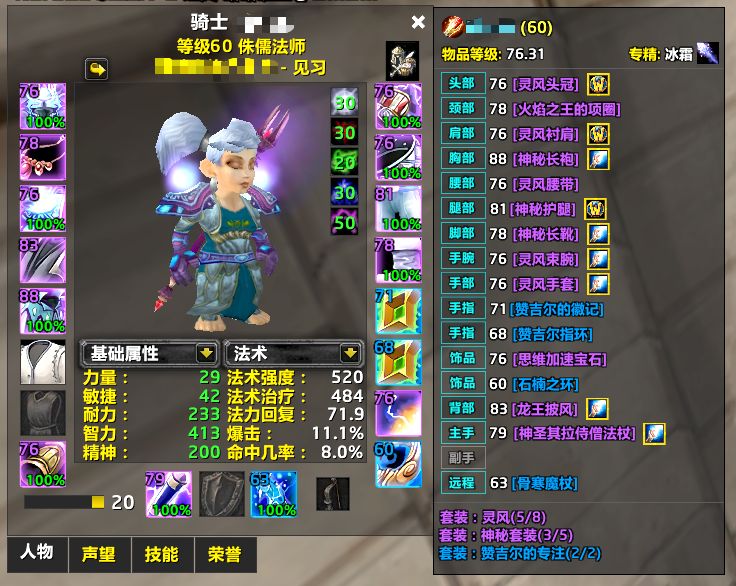Open the 技能 tab
The image size is (736, 586).
click(161, 554)
